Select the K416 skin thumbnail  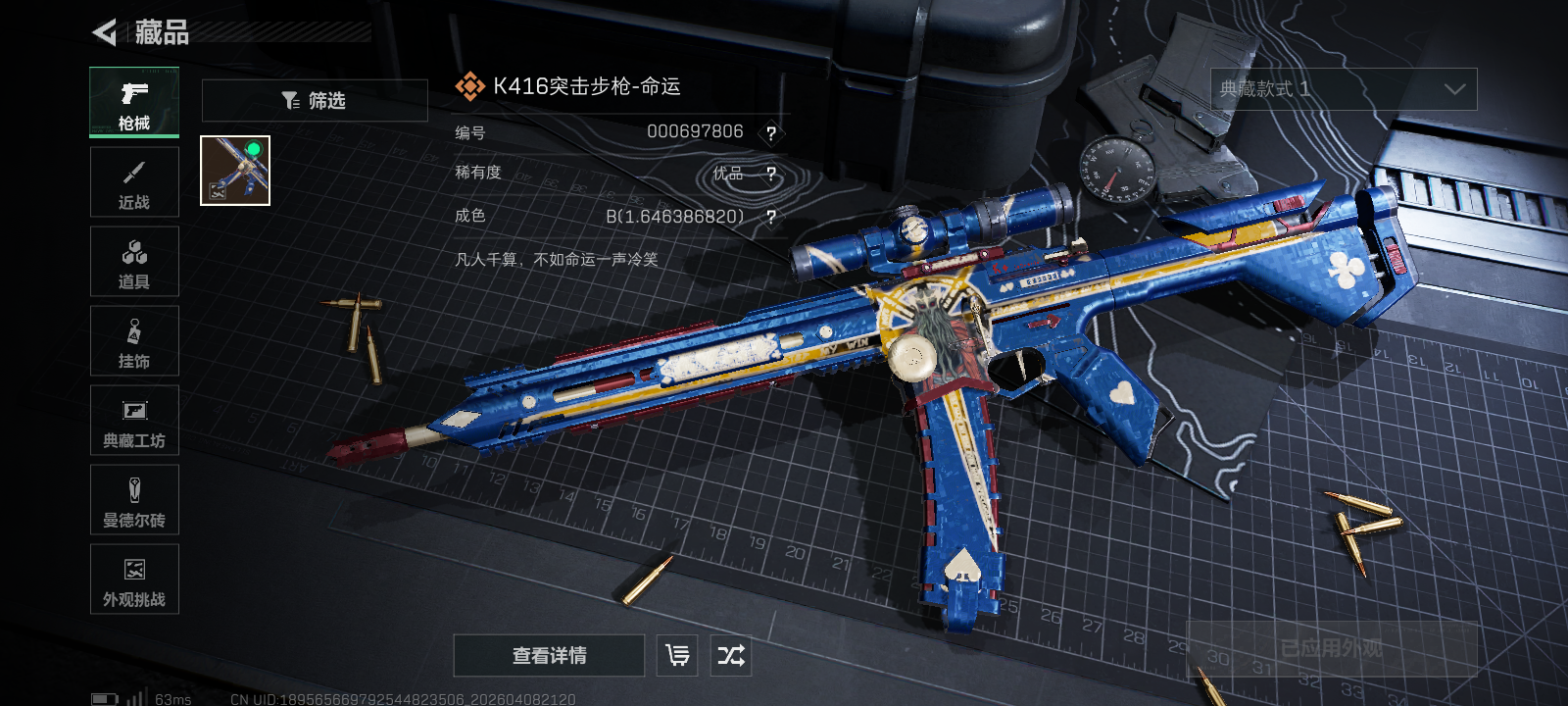pos(235,171)
